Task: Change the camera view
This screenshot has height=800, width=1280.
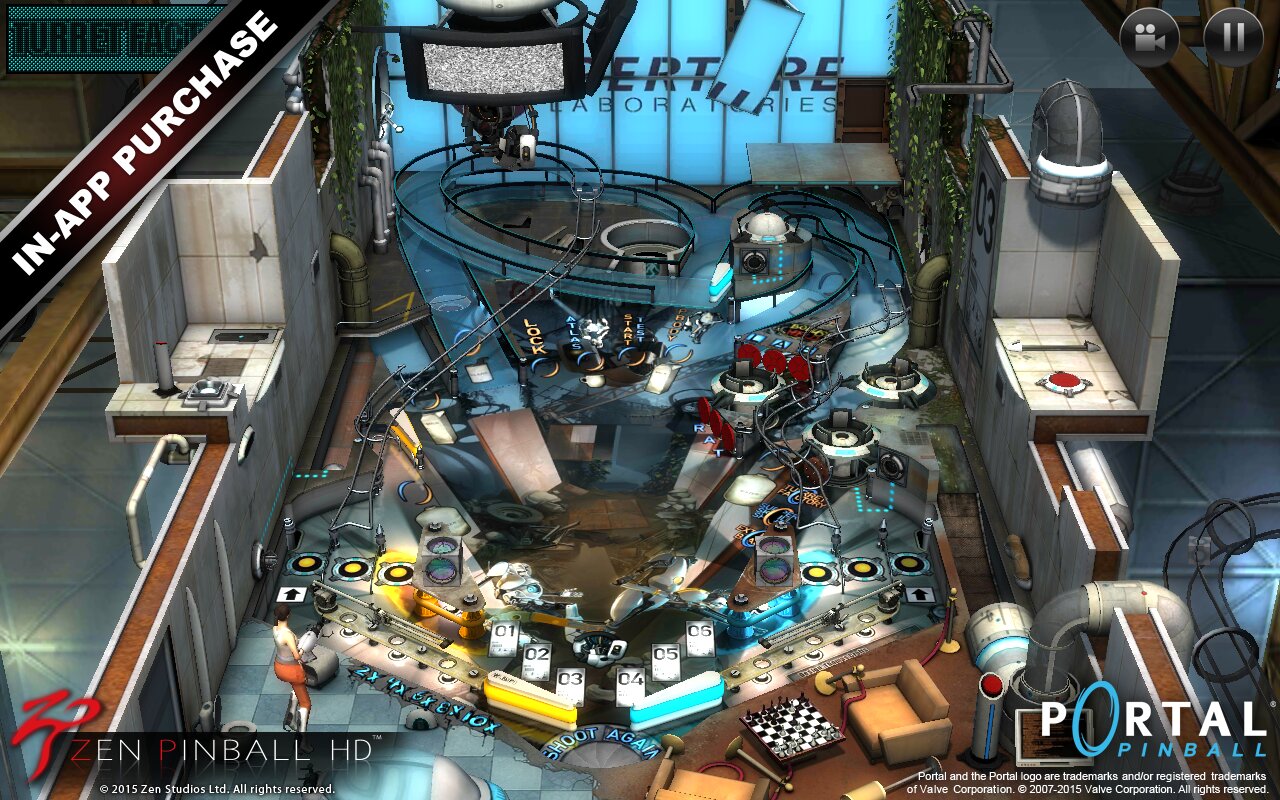Action: click(1150, 38)
